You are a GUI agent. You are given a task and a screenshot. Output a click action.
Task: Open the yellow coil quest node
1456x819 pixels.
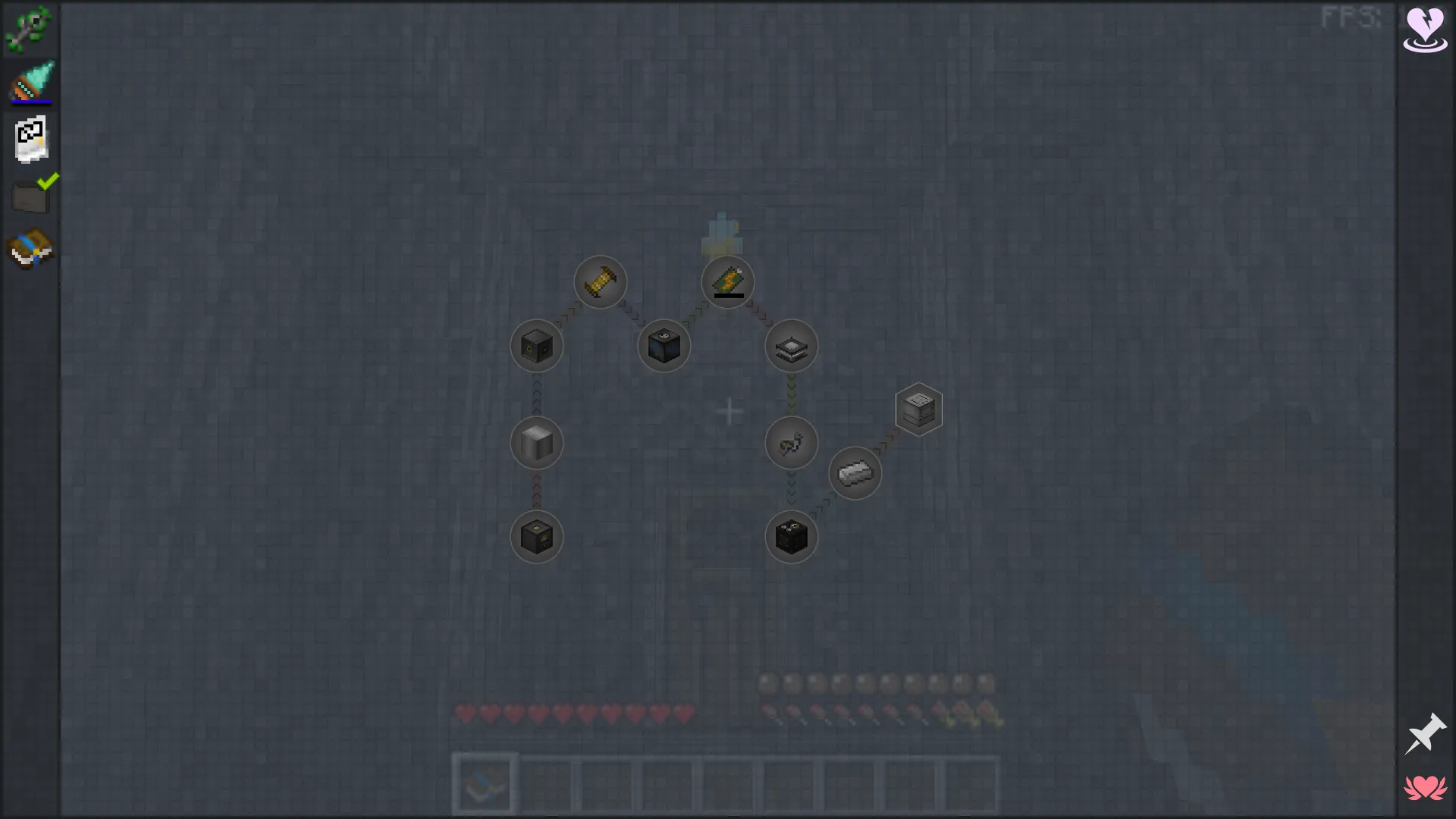(x=601, y=282)
